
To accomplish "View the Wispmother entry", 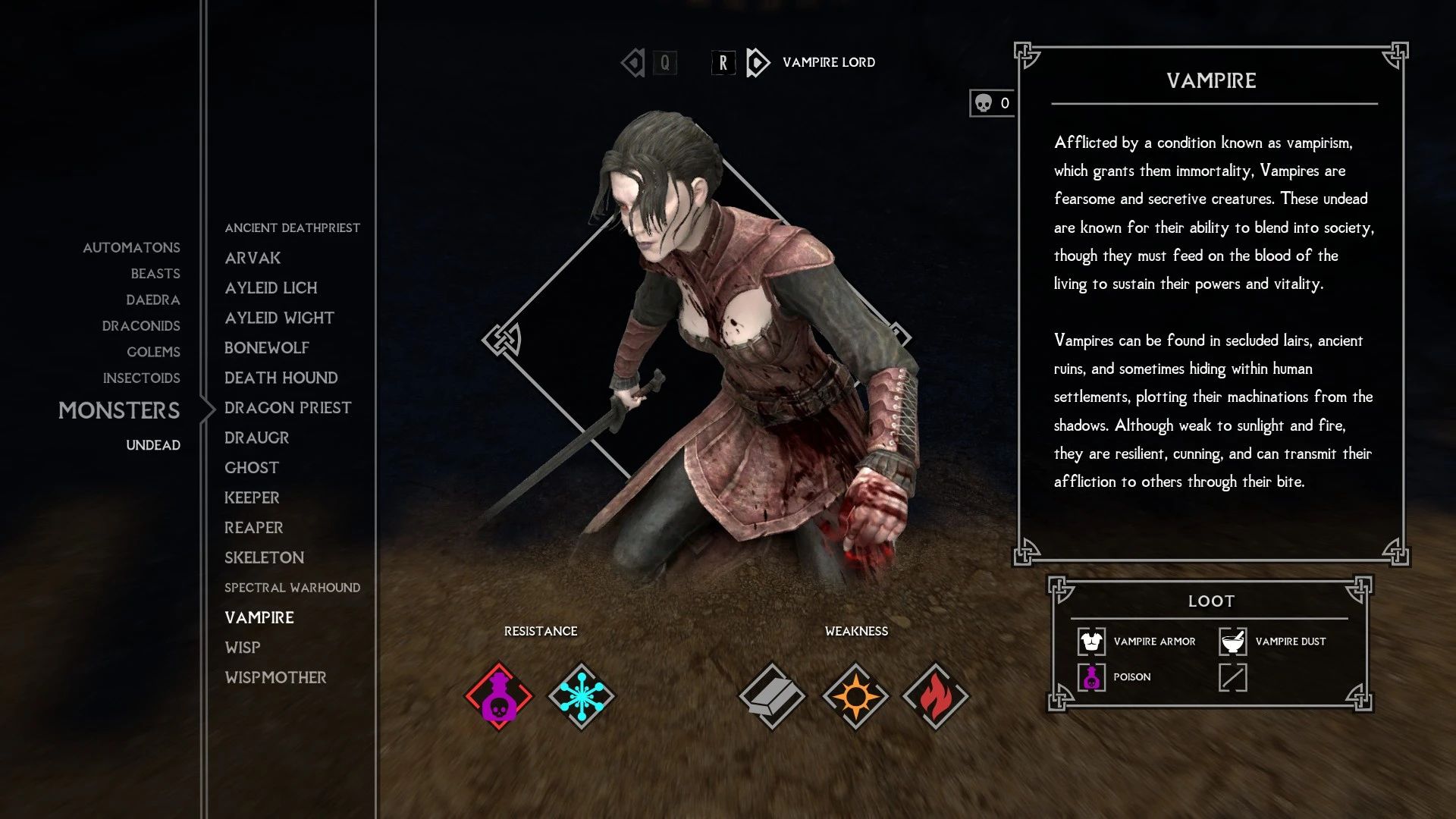I will pos(277,676).
